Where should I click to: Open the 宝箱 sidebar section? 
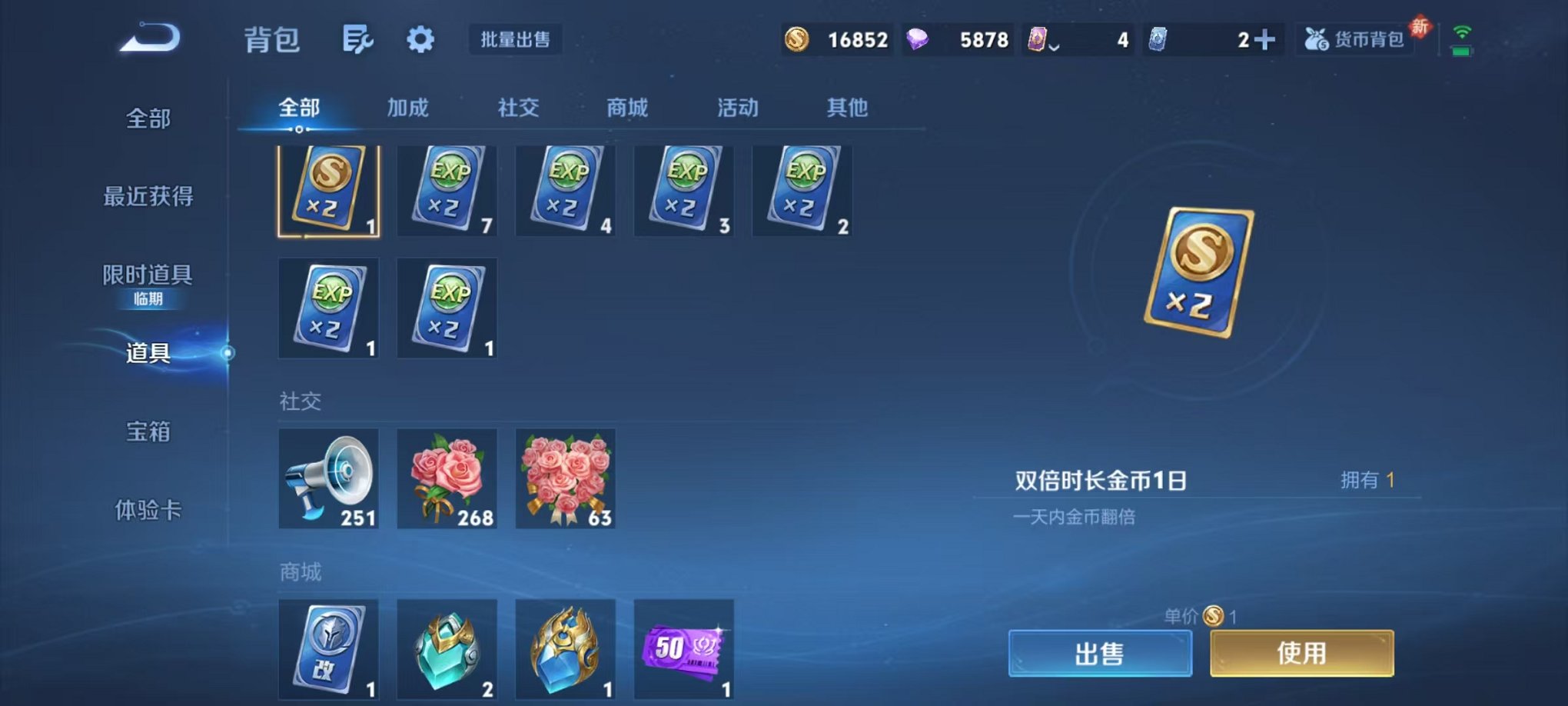(148, 434)
